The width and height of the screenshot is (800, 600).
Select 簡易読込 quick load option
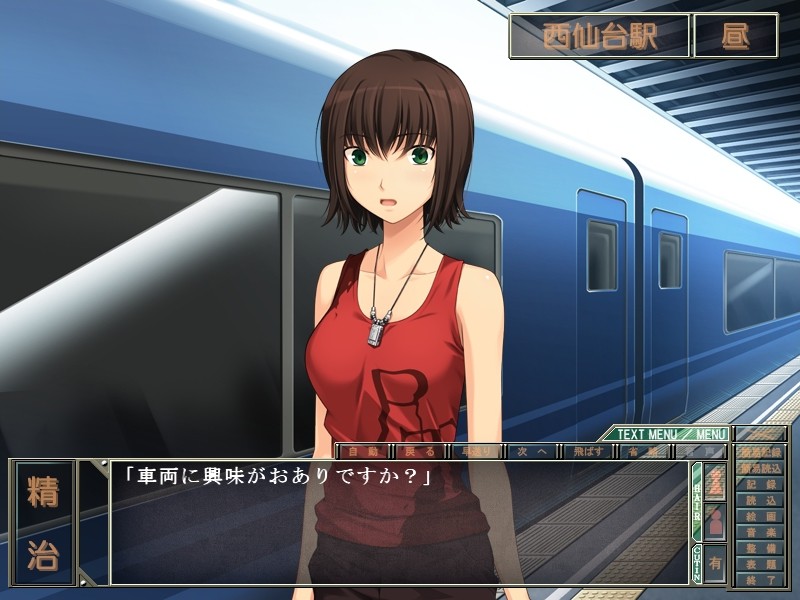click(761, 467)
